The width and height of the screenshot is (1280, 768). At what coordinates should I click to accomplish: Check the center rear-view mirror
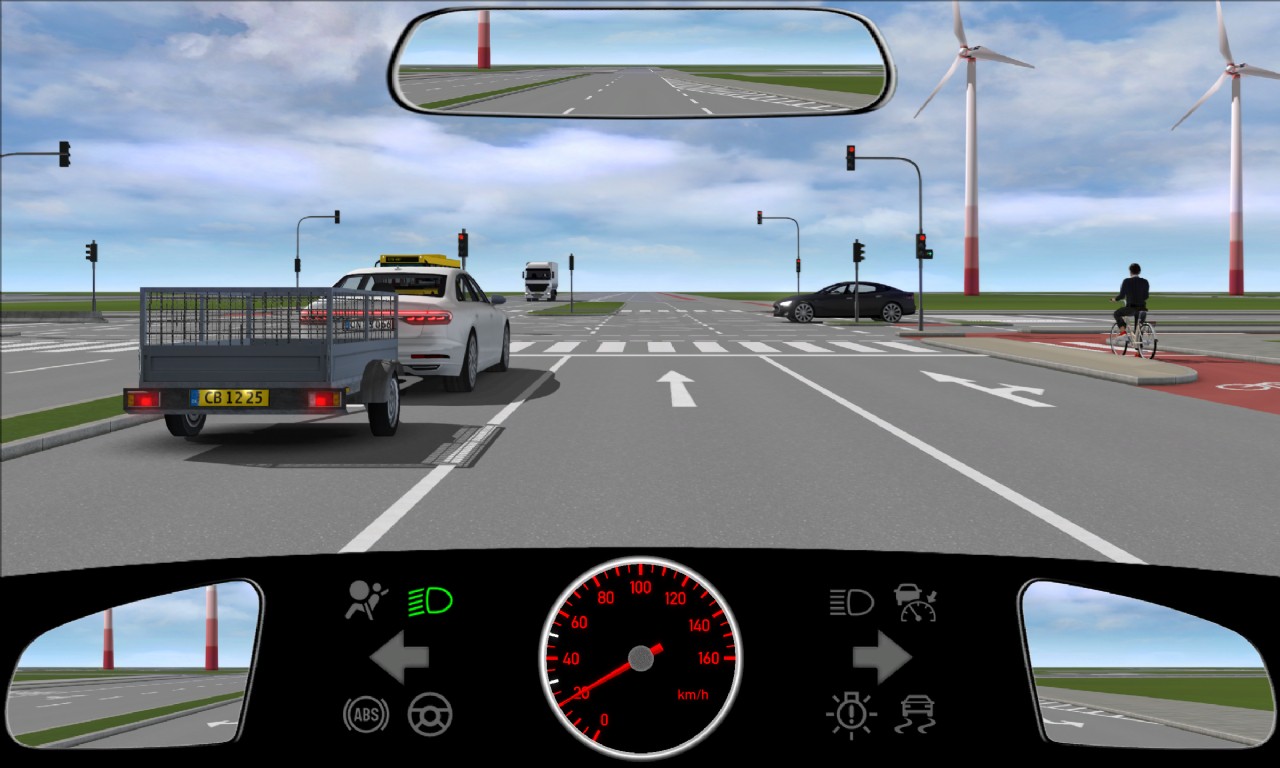(641, 63)
